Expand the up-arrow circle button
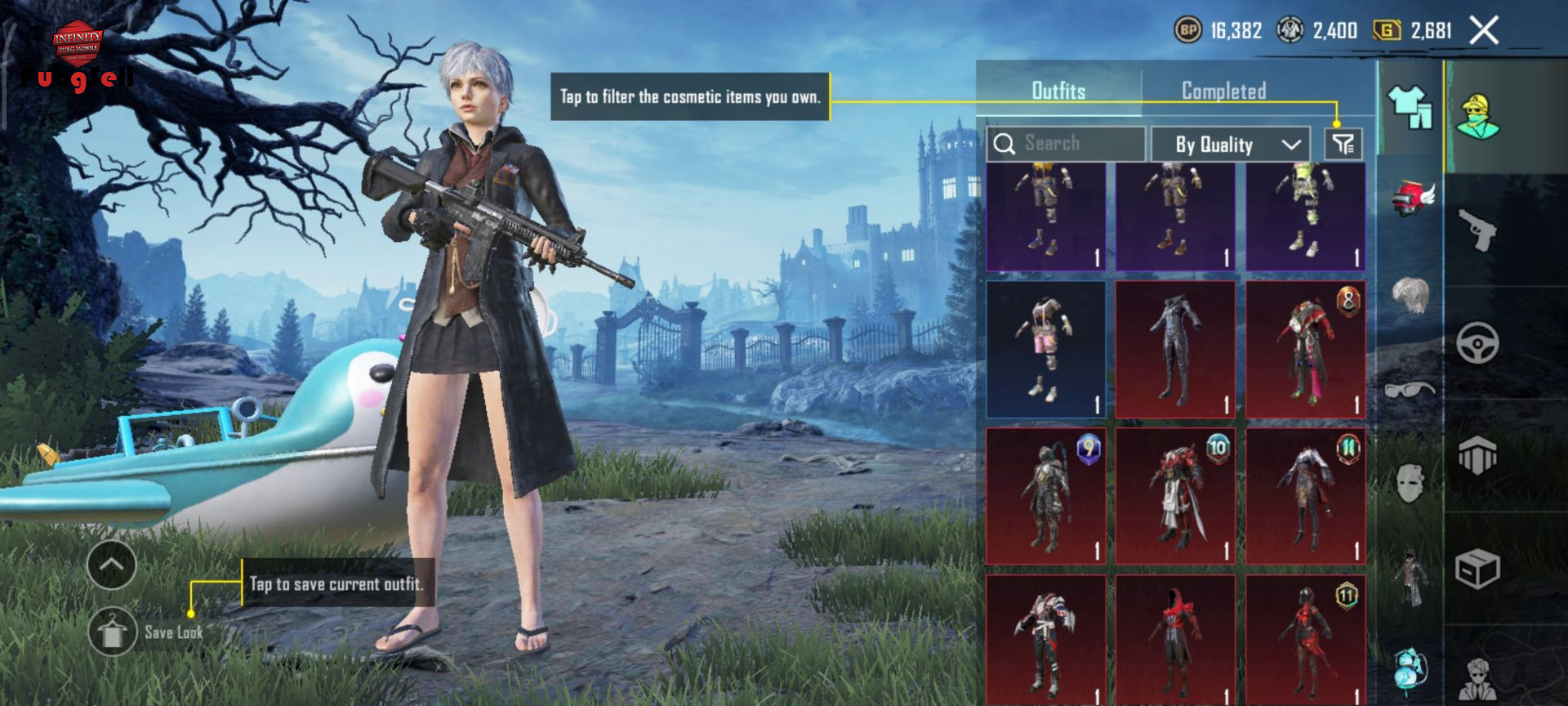The width and height of the screenshot is (1568, 706). (112, 565)
